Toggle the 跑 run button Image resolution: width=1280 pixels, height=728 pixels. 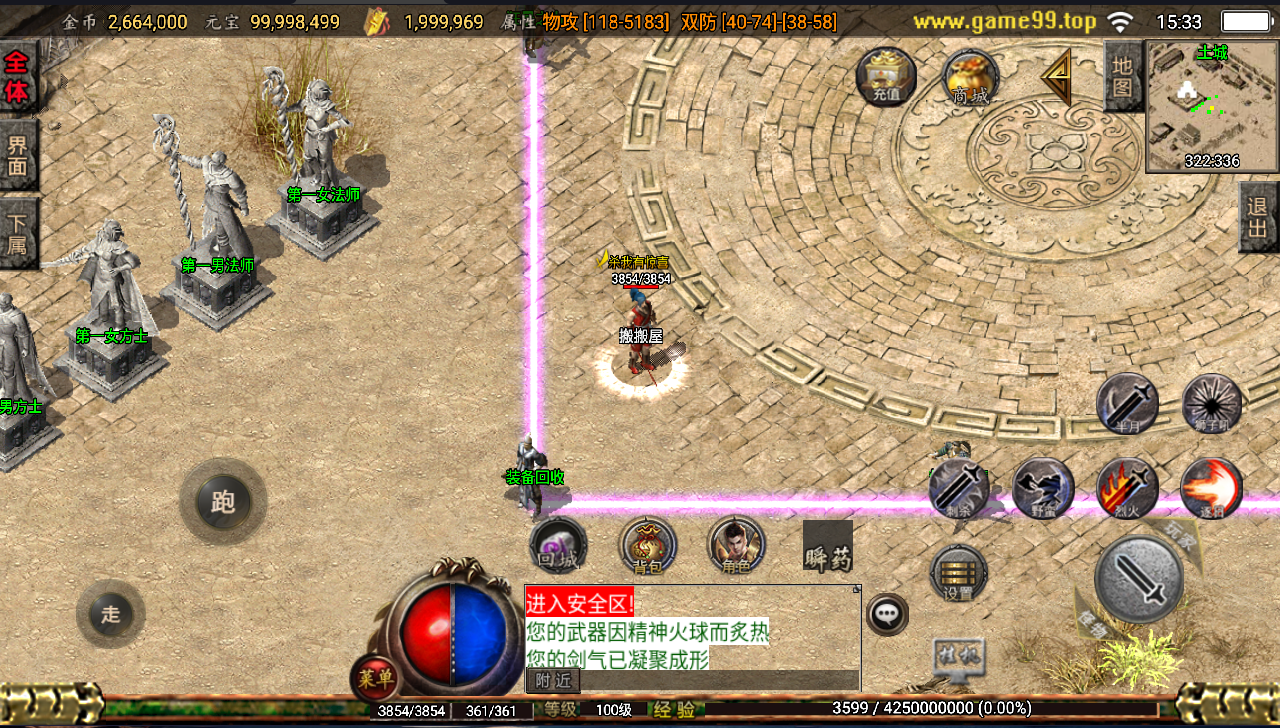pos(222,501)
